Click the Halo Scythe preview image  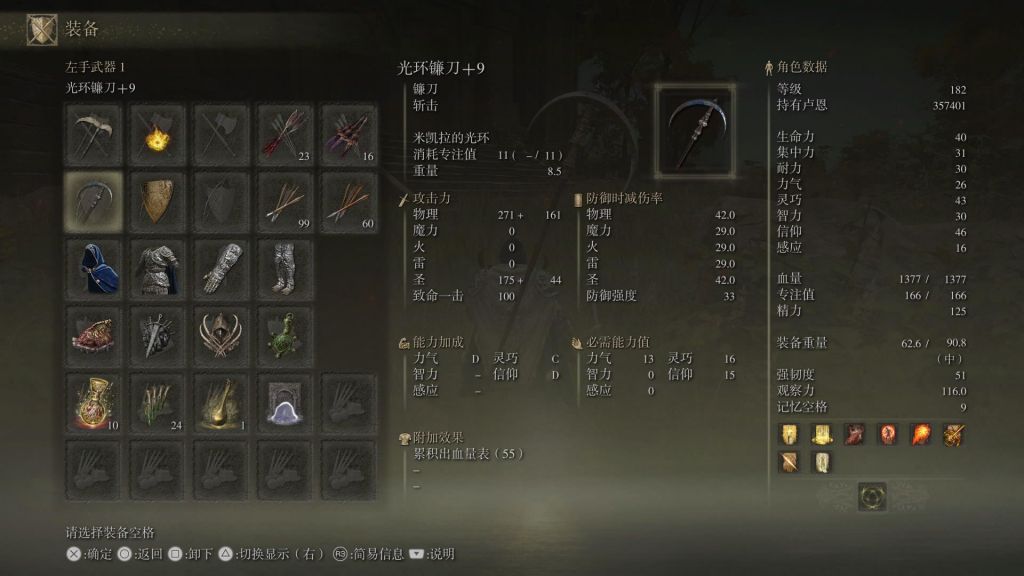695,128
